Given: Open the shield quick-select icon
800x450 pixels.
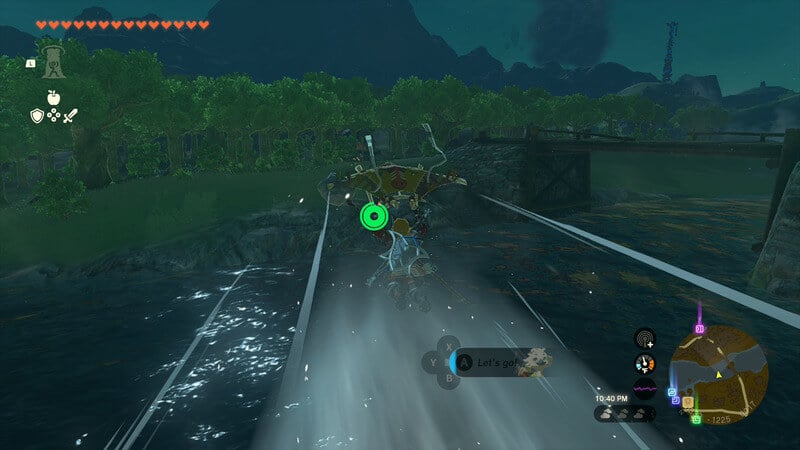Looking at the screenshot, I should [x=36, y=116].
